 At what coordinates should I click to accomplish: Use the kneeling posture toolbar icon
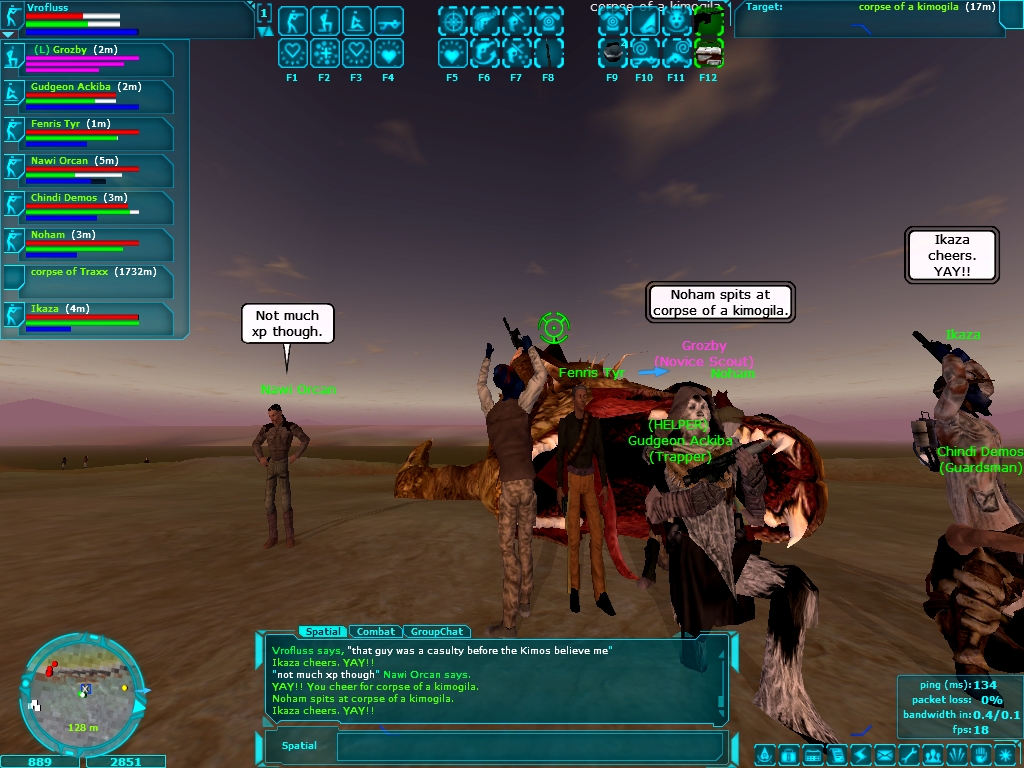324,21
